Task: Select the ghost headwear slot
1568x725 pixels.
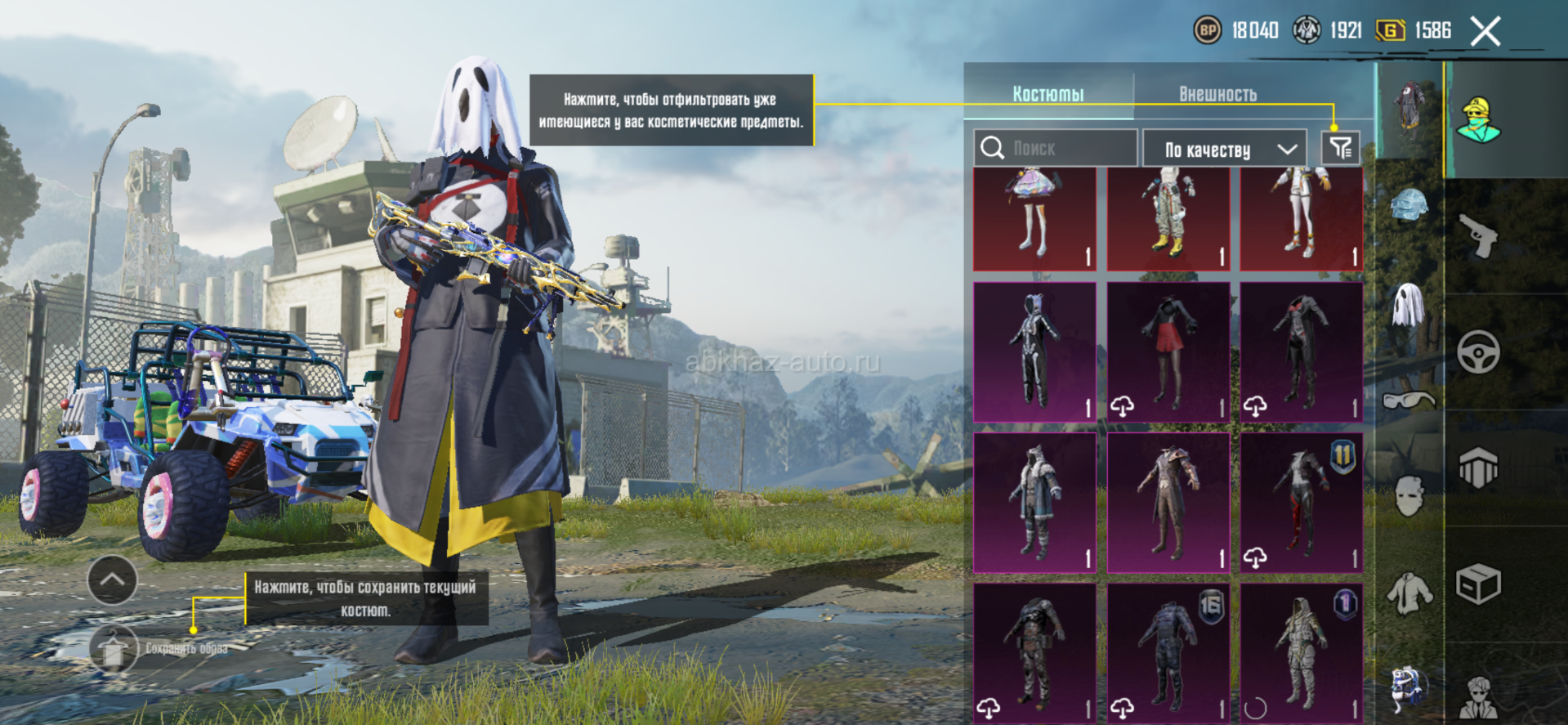Action: click(x=1409, y=305)
